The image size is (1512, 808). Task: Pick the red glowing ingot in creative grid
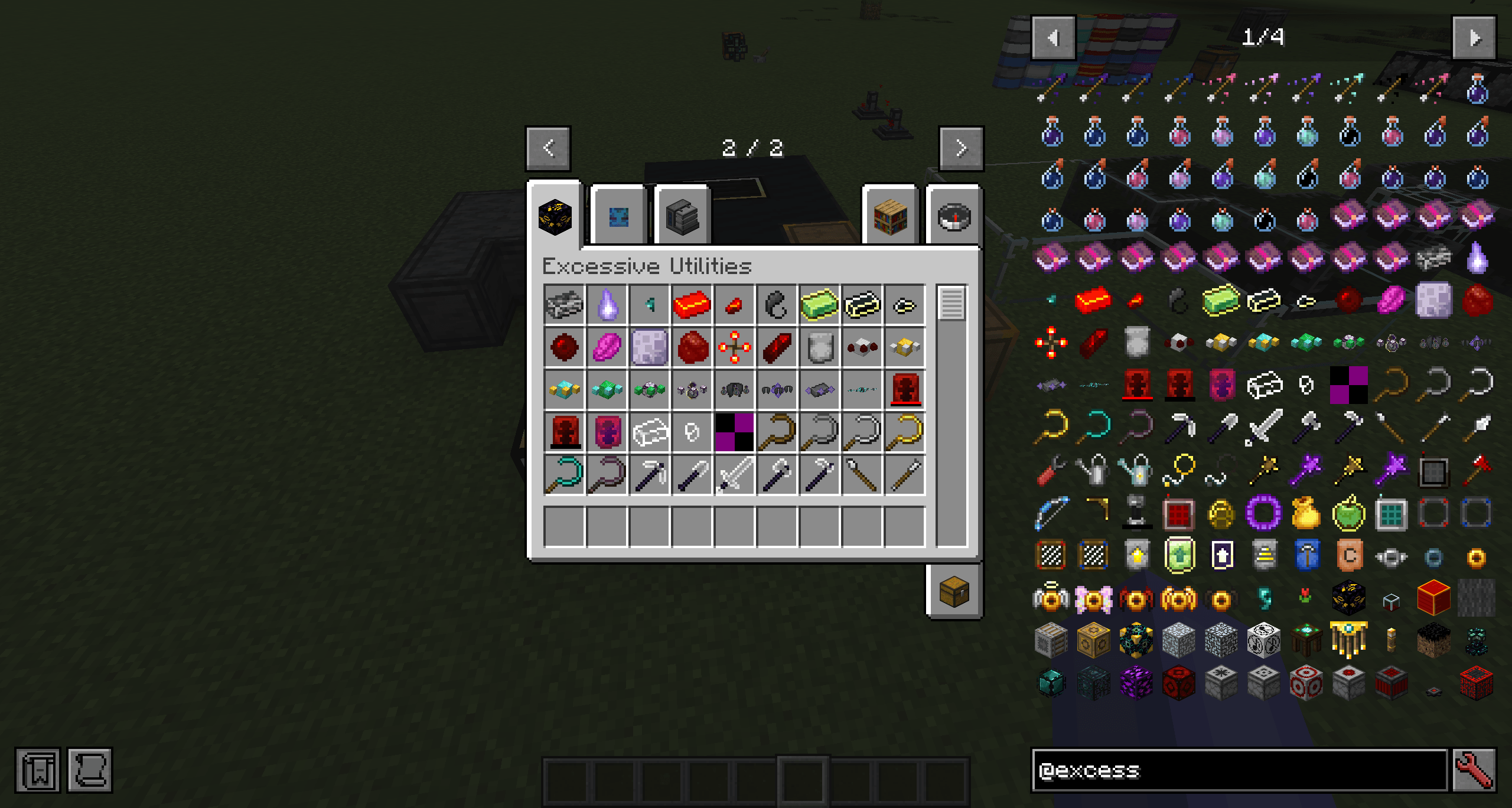coord(692,305)
